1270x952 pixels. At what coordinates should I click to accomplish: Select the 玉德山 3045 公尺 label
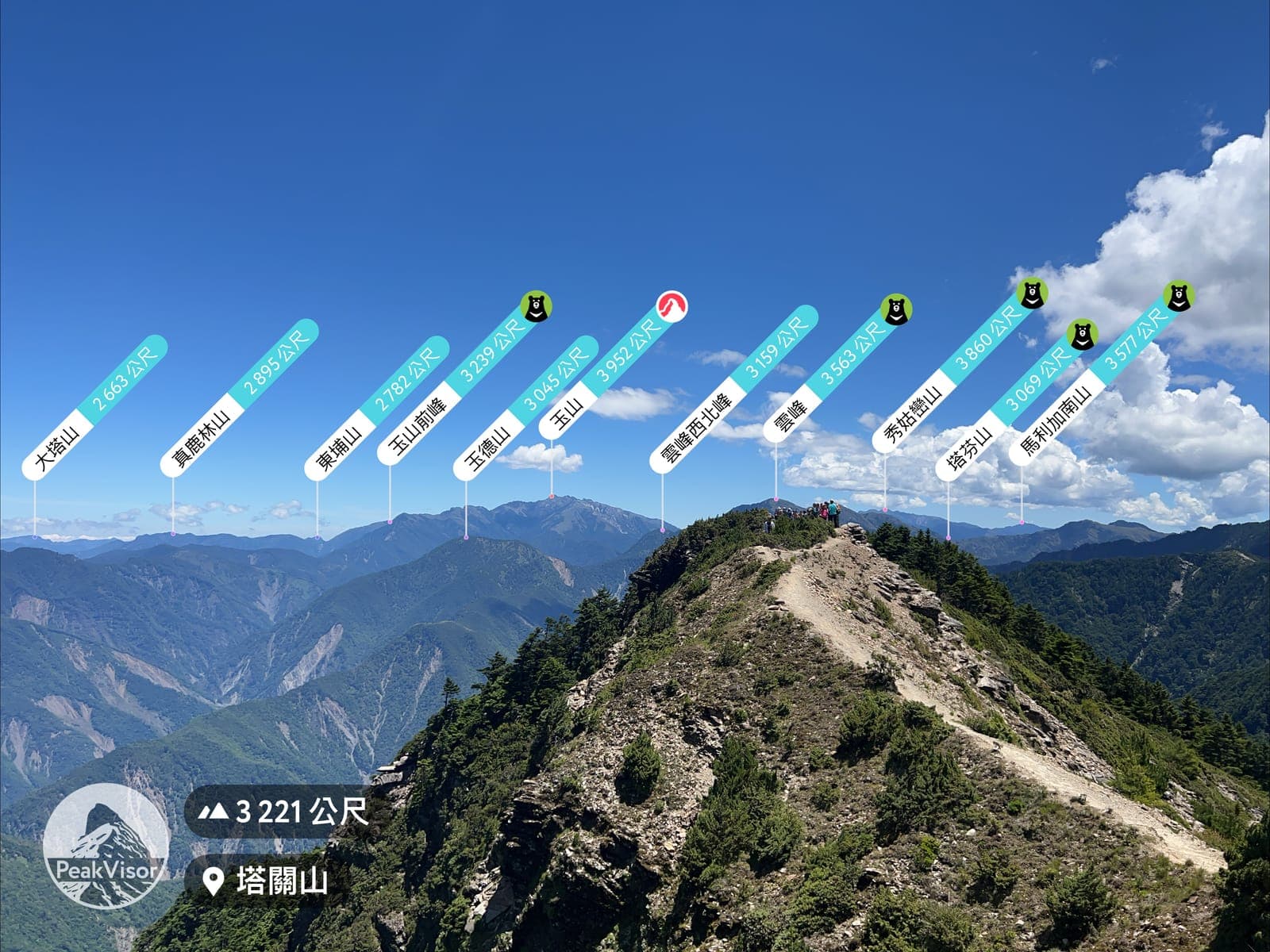coord(525,409)
